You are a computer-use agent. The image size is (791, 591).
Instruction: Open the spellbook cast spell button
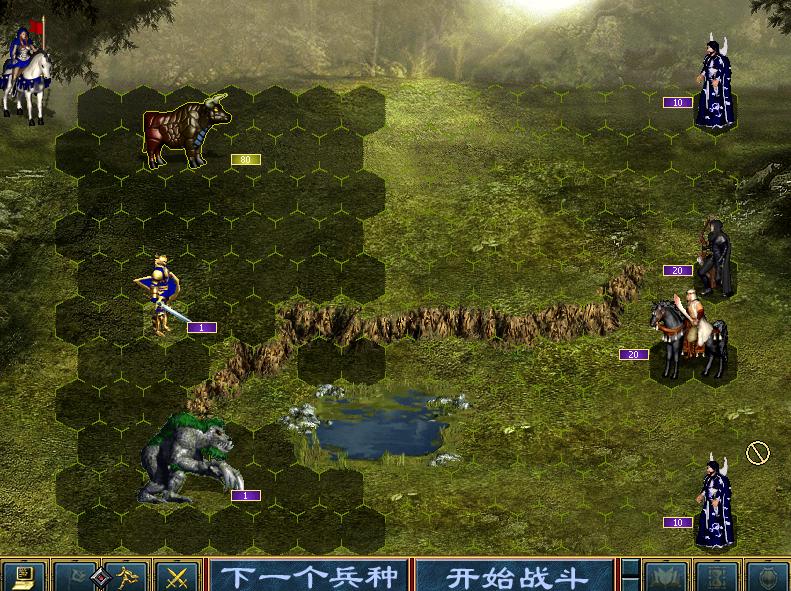click(665, 576)
